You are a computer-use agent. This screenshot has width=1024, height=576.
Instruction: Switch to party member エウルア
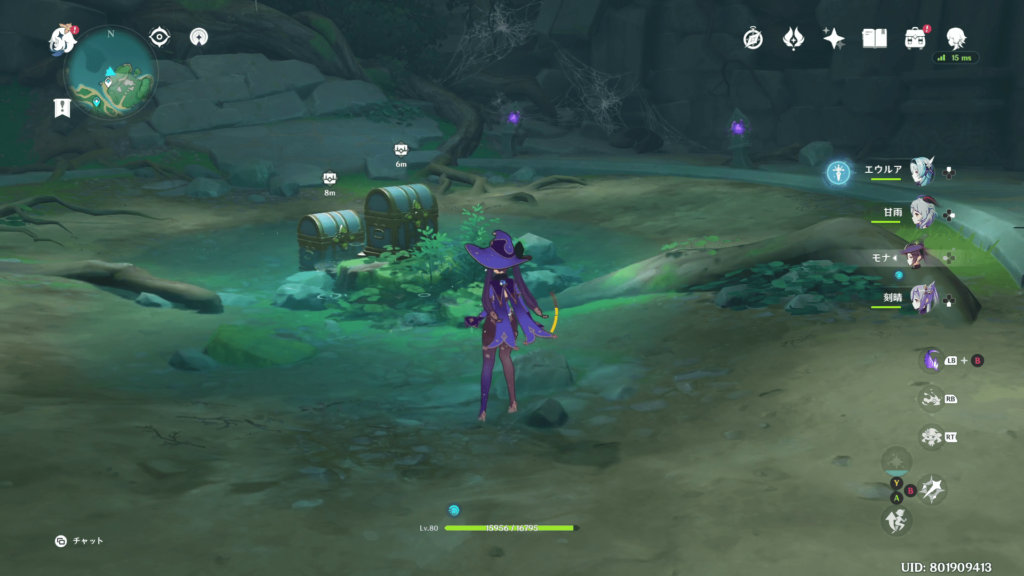pos(921,171)
